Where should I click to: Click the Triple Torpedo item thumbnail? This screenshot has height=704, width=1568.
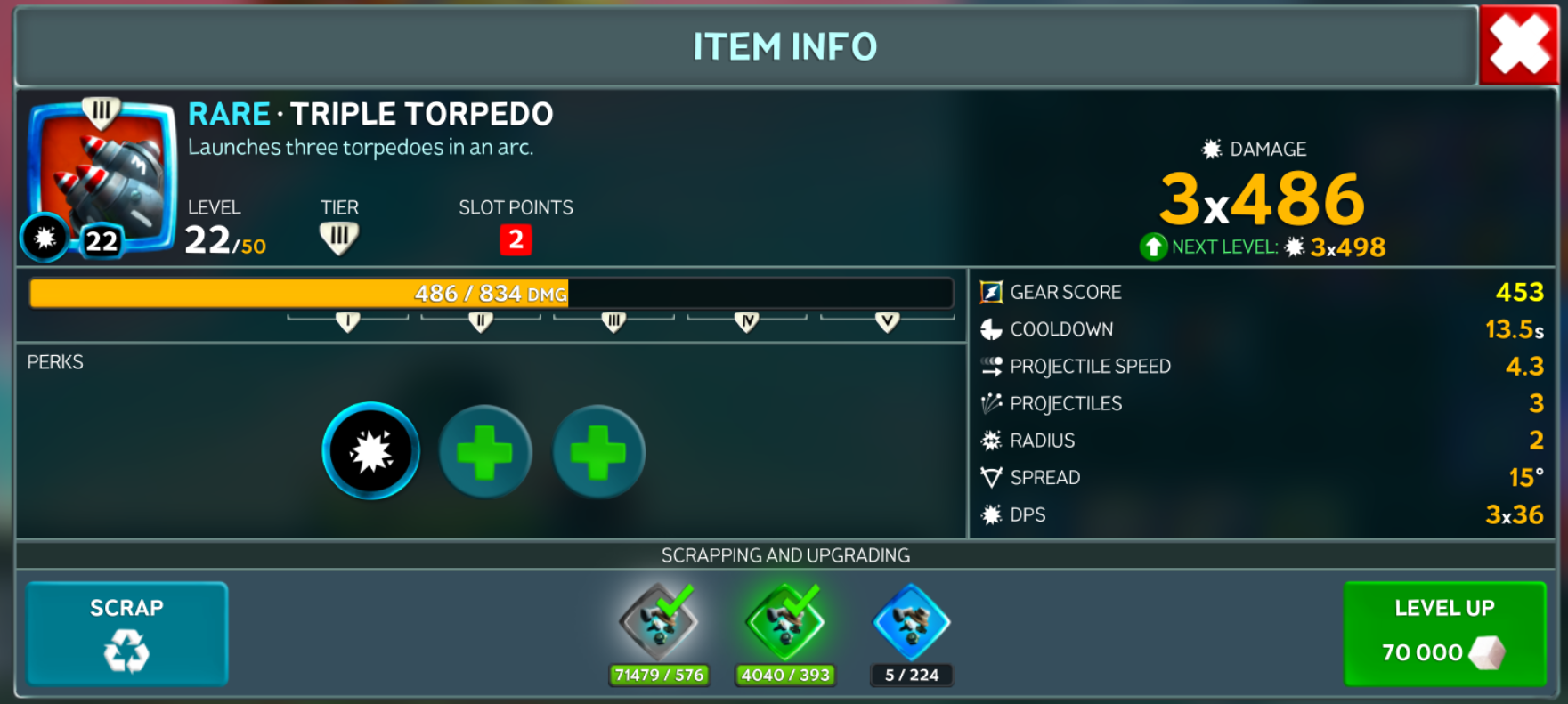coord(101,178)
